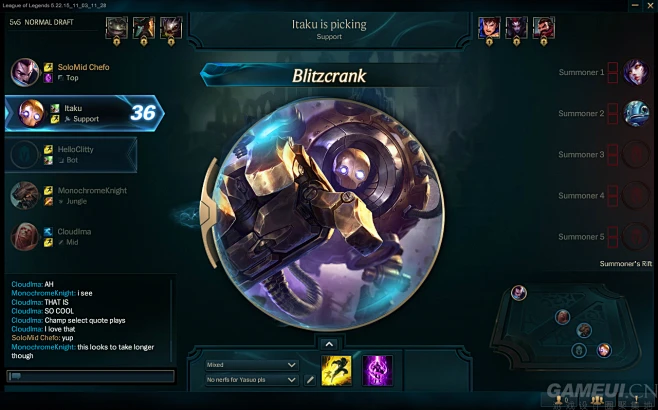Viewport: 658px width, 410px height.
Task: Click the pencil edit button
Action: coord(310,380)
